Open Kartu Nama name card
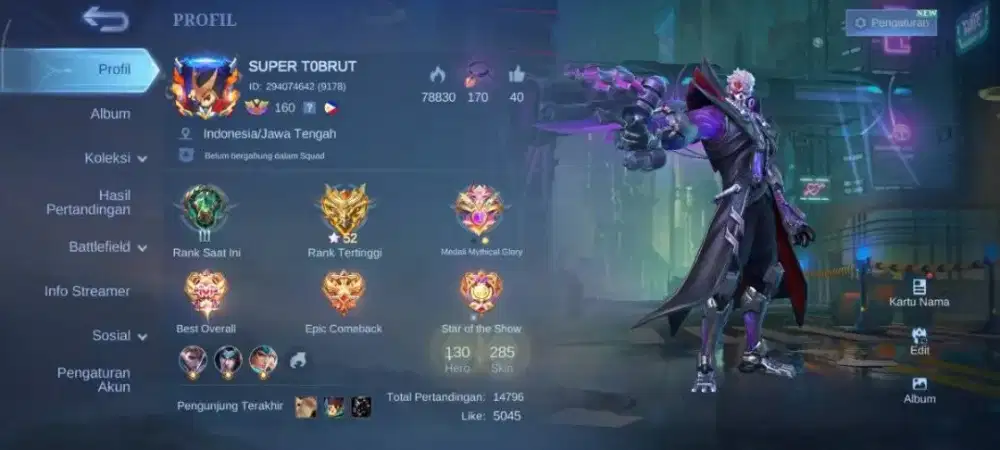 point(919,292)
